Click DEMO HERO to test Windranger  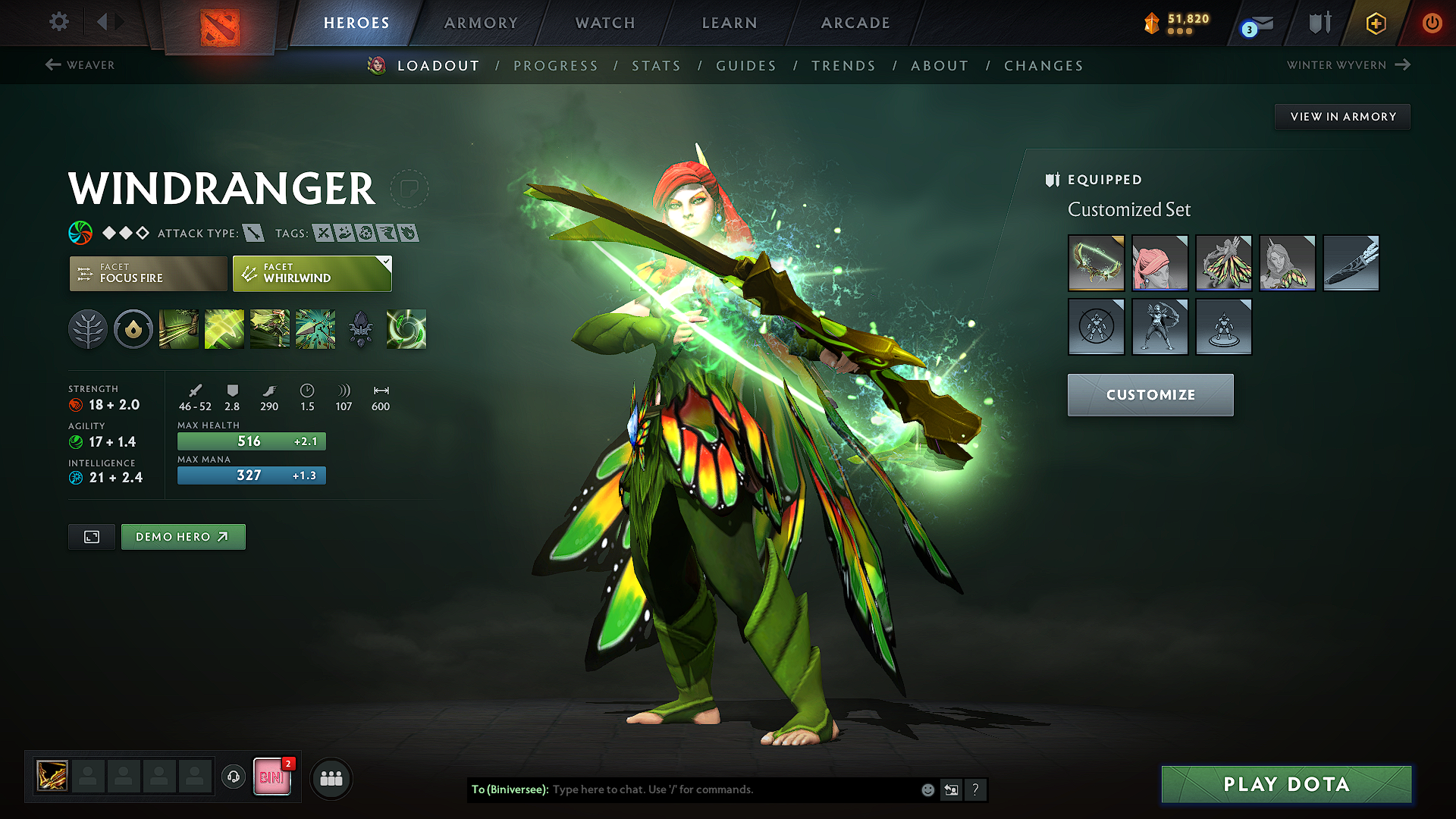(x=183, y=536)
